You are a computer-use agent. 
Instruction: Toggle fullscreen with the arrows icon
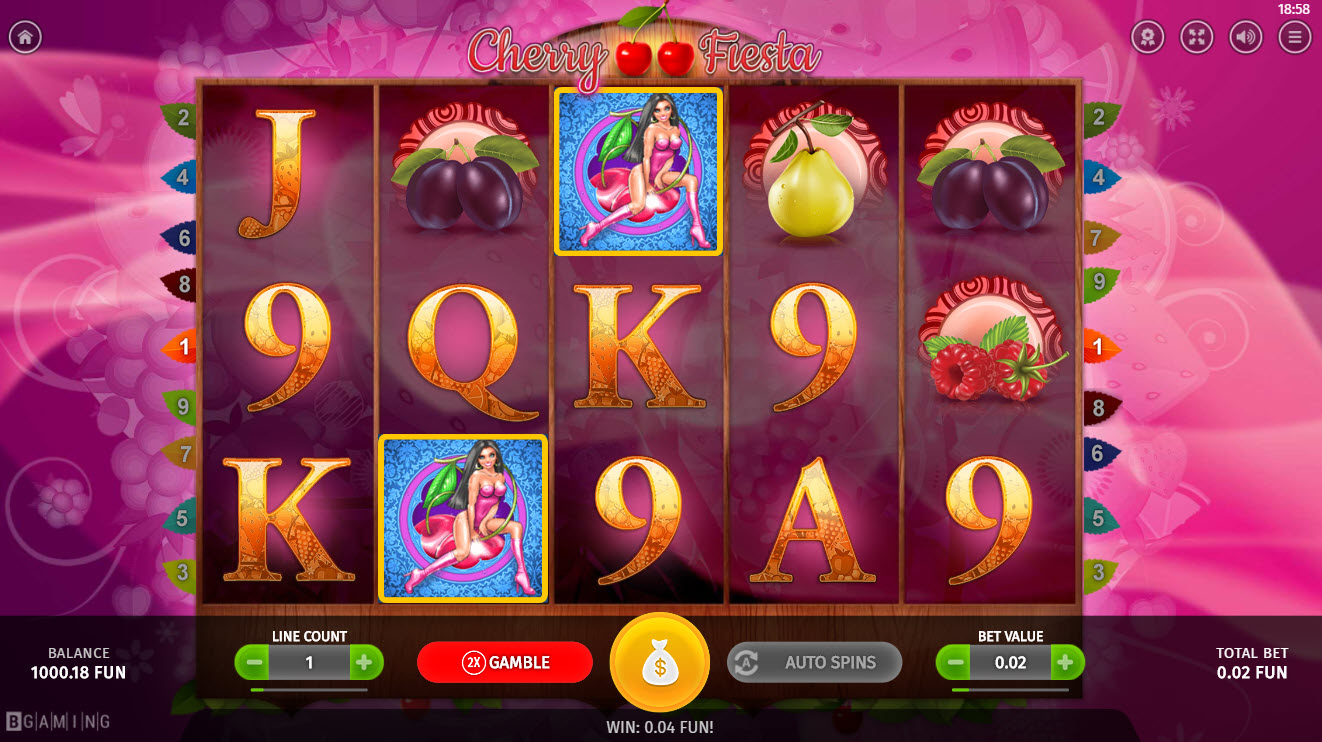[x=1196, y=38]
